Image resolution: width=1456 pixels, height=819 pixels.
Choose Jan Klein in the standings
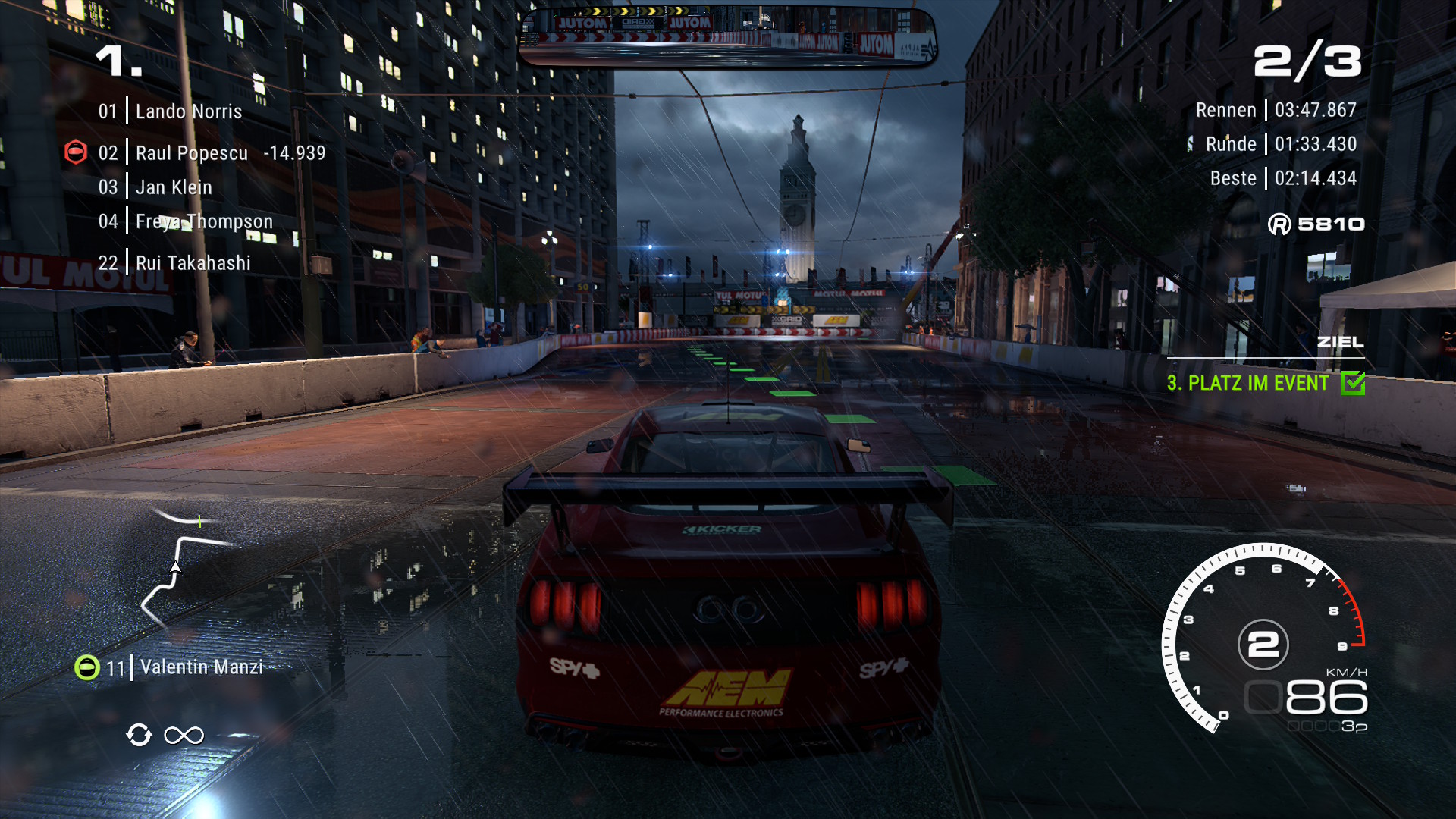coord(174,187)
